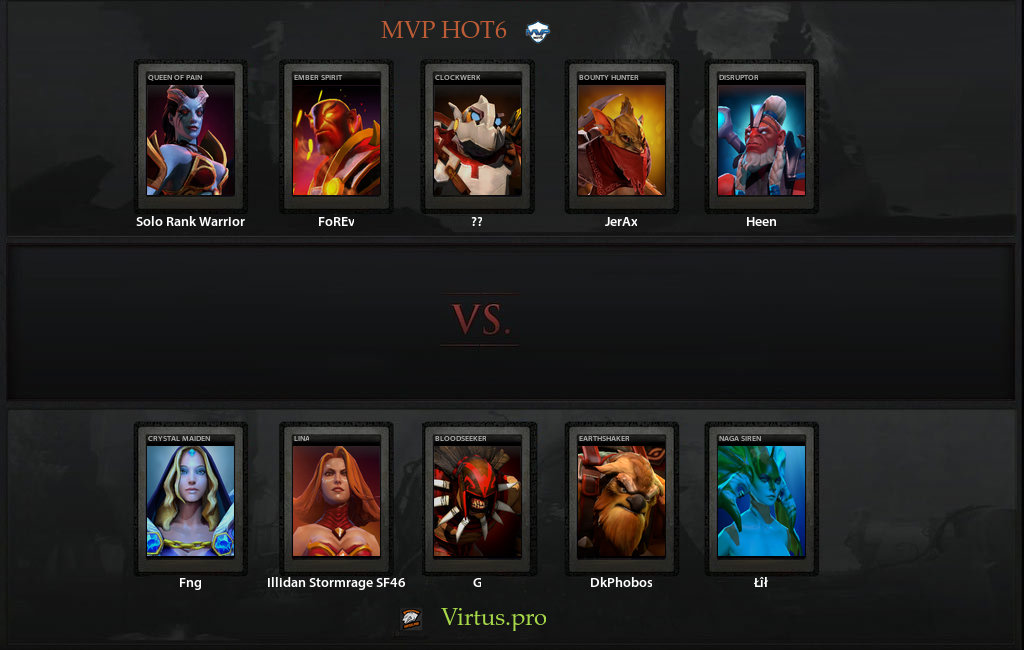Click the MVP HOT6 team logo
Viewport: 1024px width, 650px height.
point(538,31)
